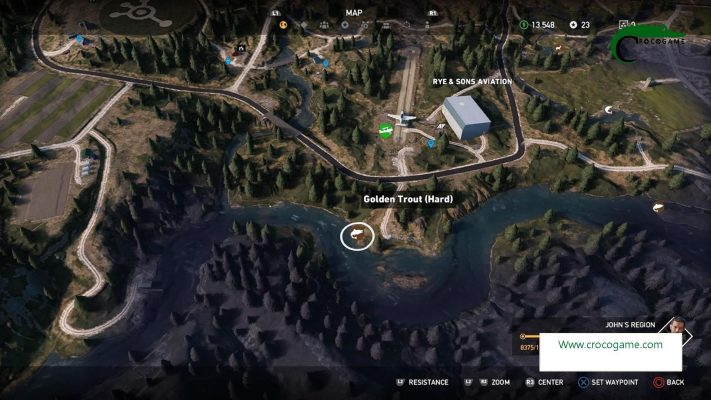The height and width of the screenshot is (400, 711).
Task: Open the orange highlighted map tab icon
Action: click(x=283, y=24)
